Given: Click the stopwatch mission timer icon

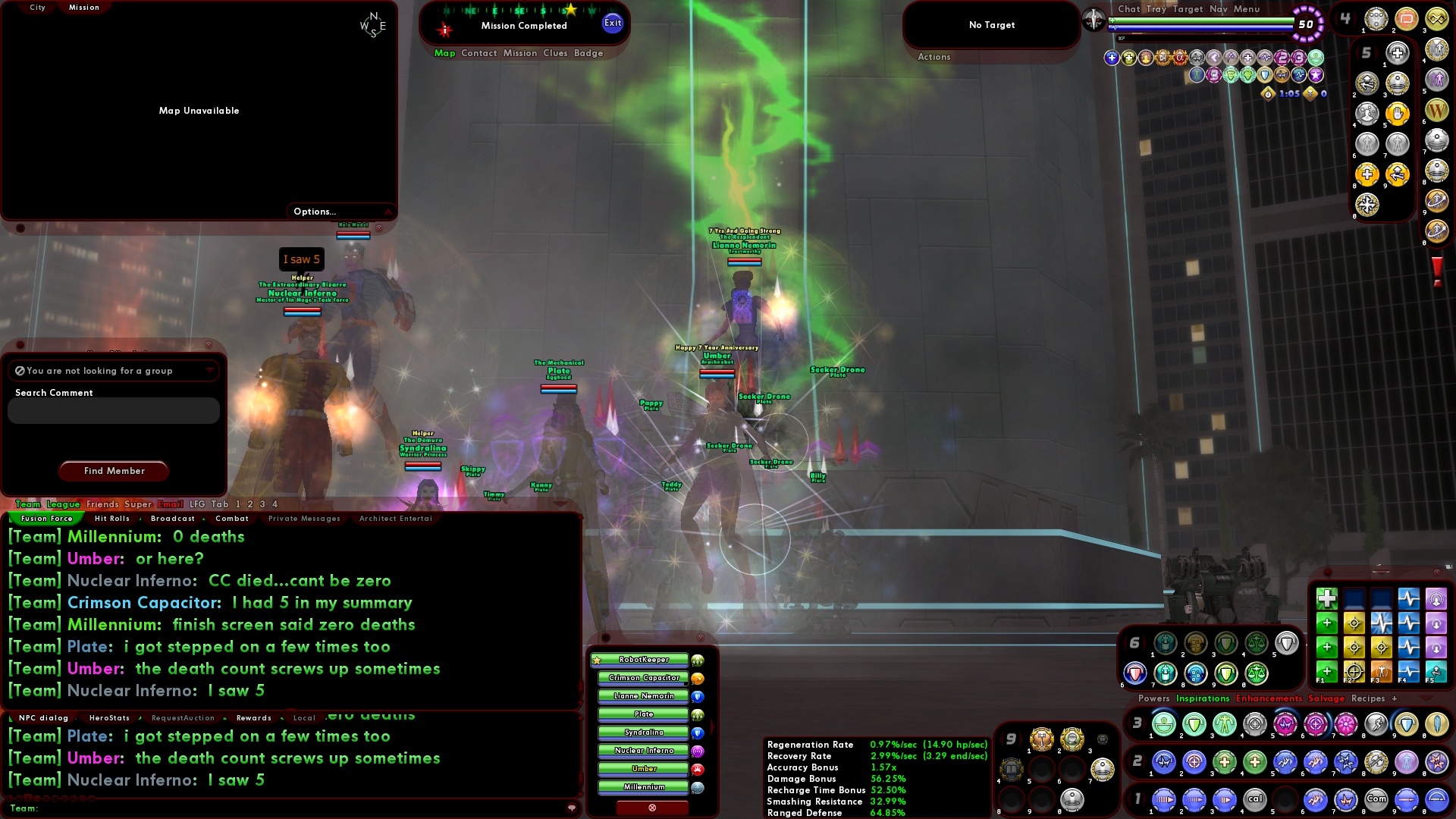Looking at the screenshot, I should [x=1267, y=93].
